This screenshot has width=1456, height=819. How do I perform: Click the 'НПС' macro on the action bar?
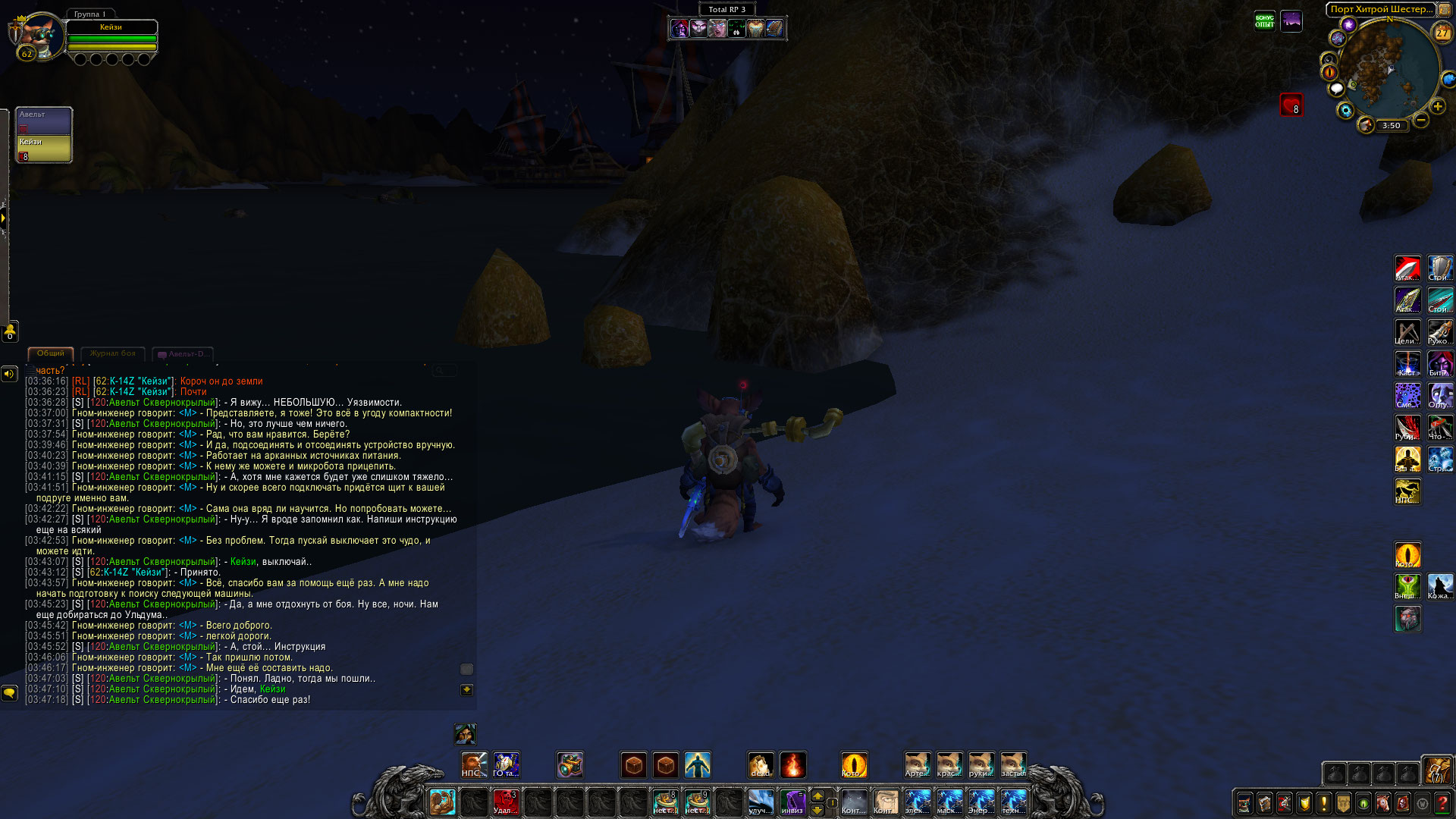[x=474, y=765]
